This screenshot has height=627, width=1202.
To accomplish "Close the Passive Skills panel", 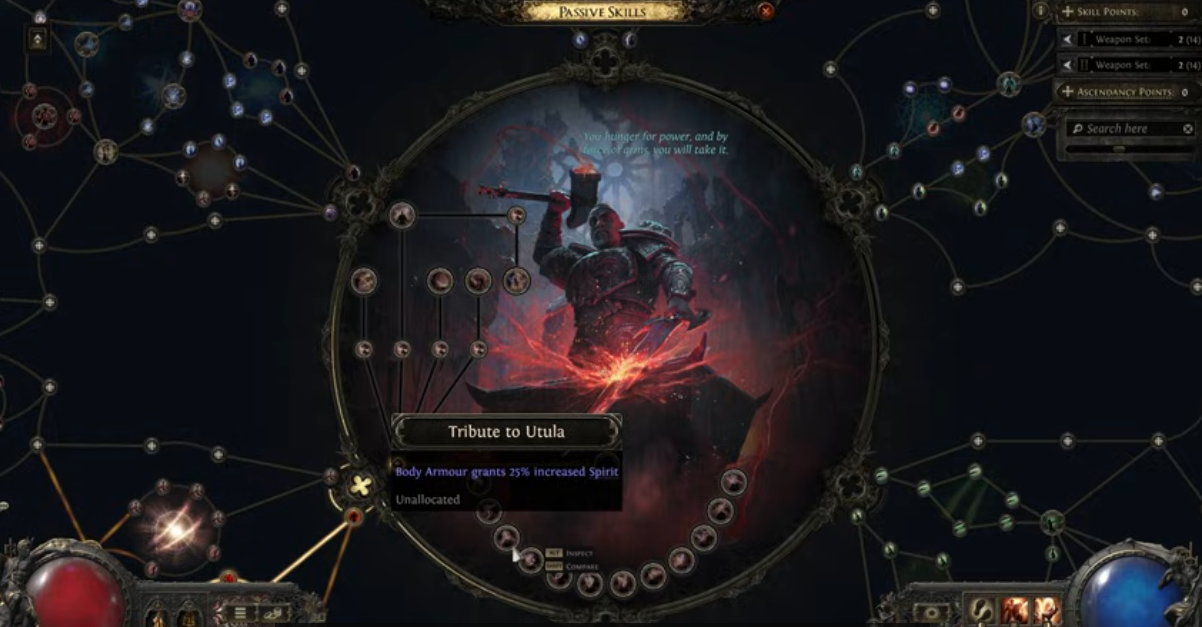I will [x=766, y=11].
